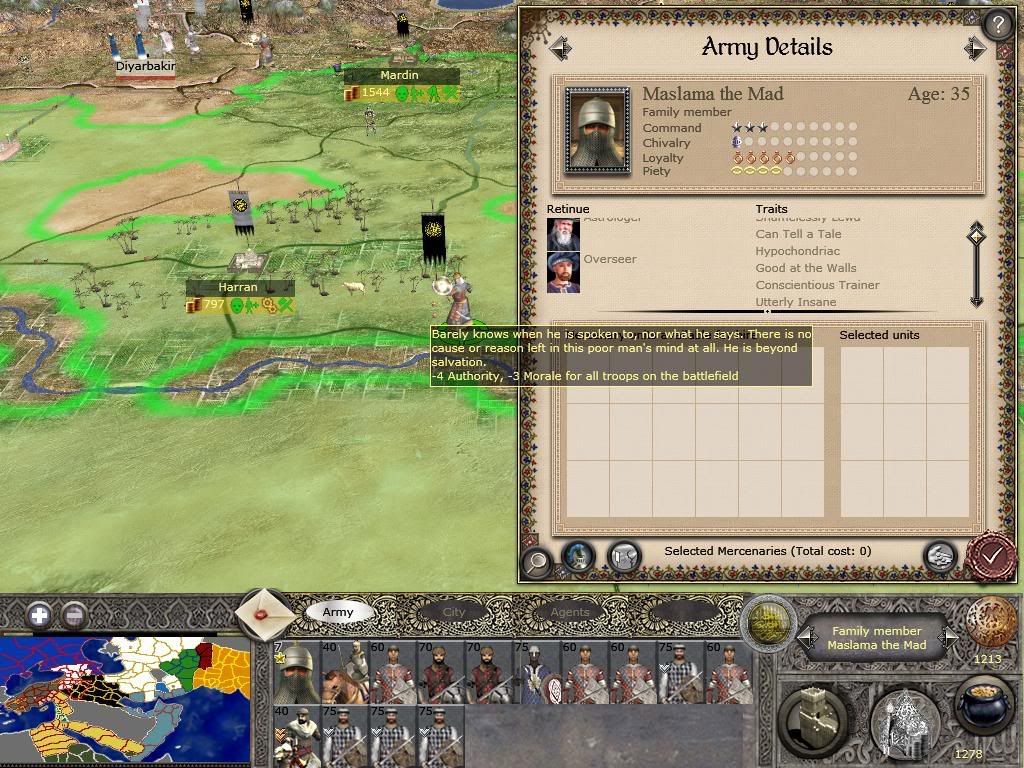Image resolution: width=1024 pixels, height=768 pixels.
Task: Click the magnifying glass button
Action: (537, 562)
